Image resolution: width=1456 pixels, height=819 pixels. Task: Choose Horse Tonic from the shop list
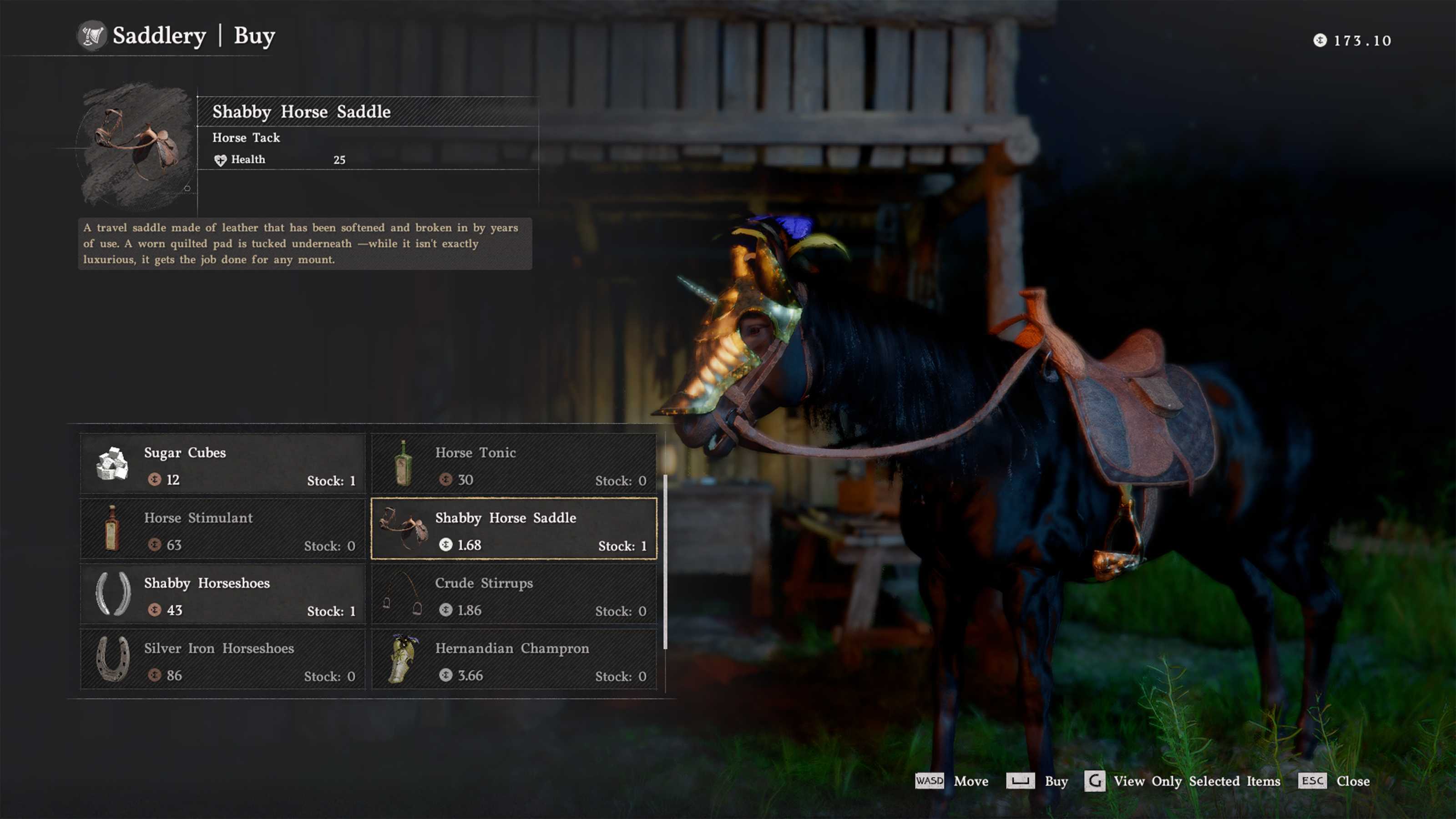(x=513, y=464)
